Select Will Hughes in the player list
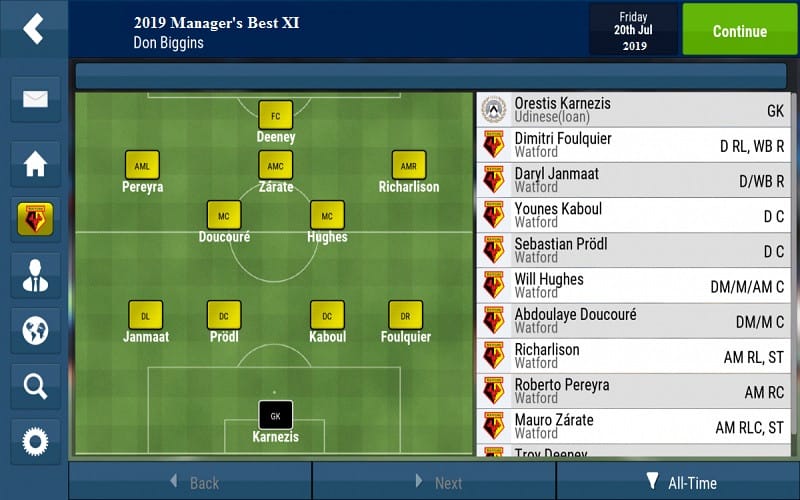The height and width of the screenshot is (500, 800). [636, 286]
